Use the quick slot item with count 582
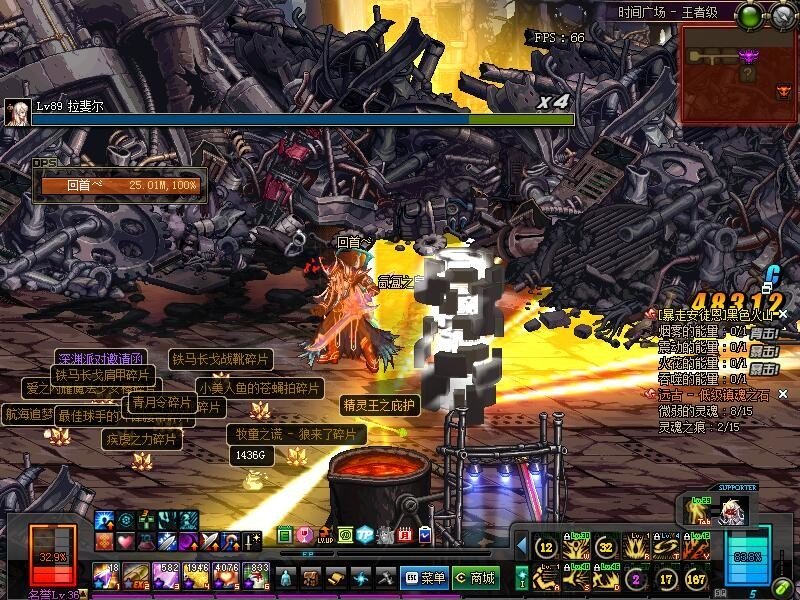This screenshot has width=800, height=600. click(165, 576)
